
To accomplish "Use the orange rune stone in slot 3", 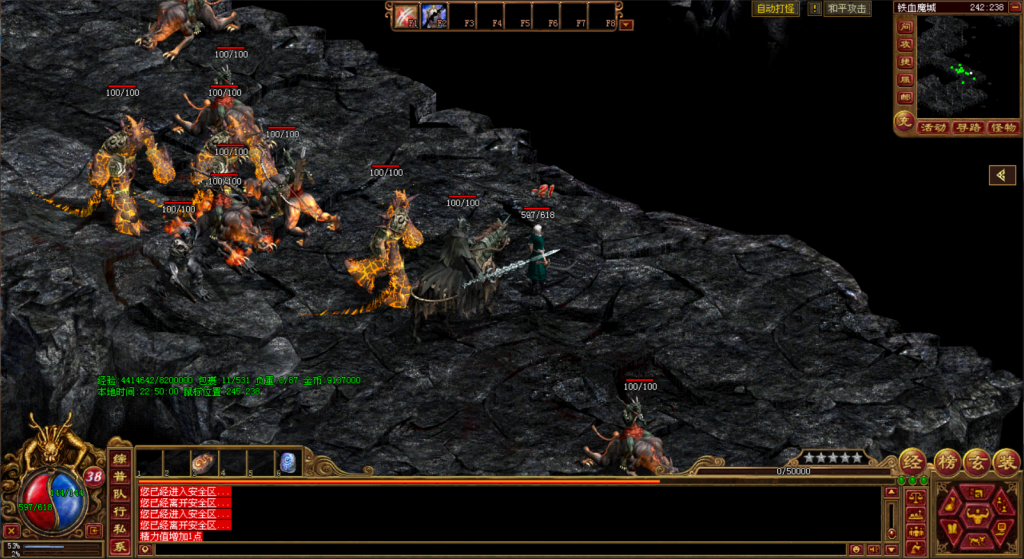I will [203, 462].
